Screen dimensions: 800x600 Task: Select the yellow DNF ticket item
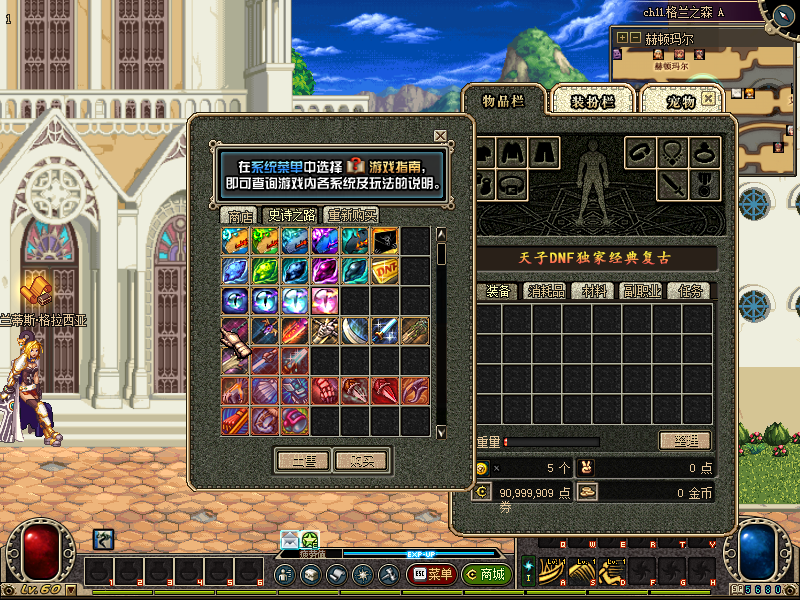pos(386,269)
